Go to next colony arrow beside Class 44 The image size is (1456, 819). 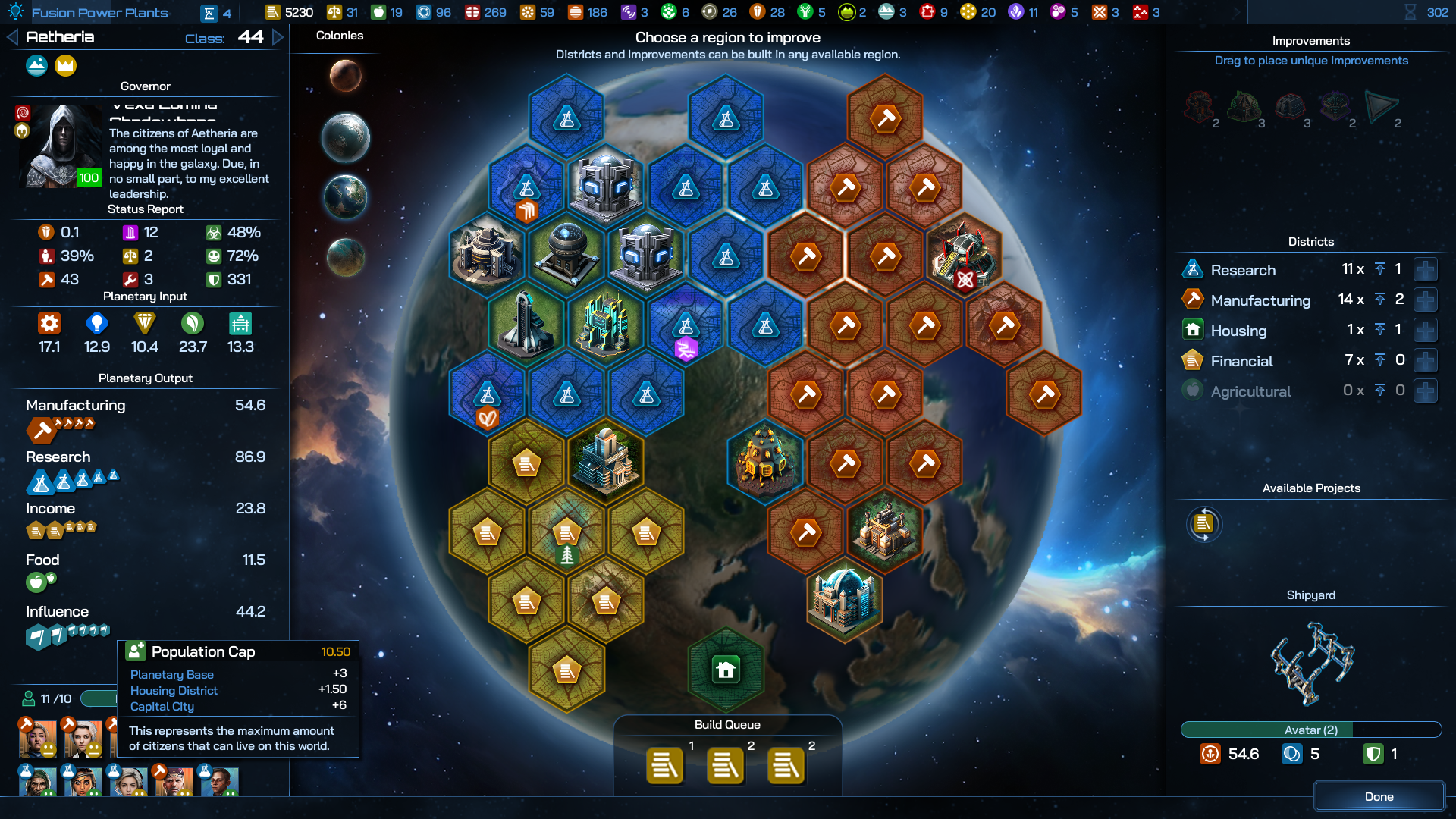[278, 37]
